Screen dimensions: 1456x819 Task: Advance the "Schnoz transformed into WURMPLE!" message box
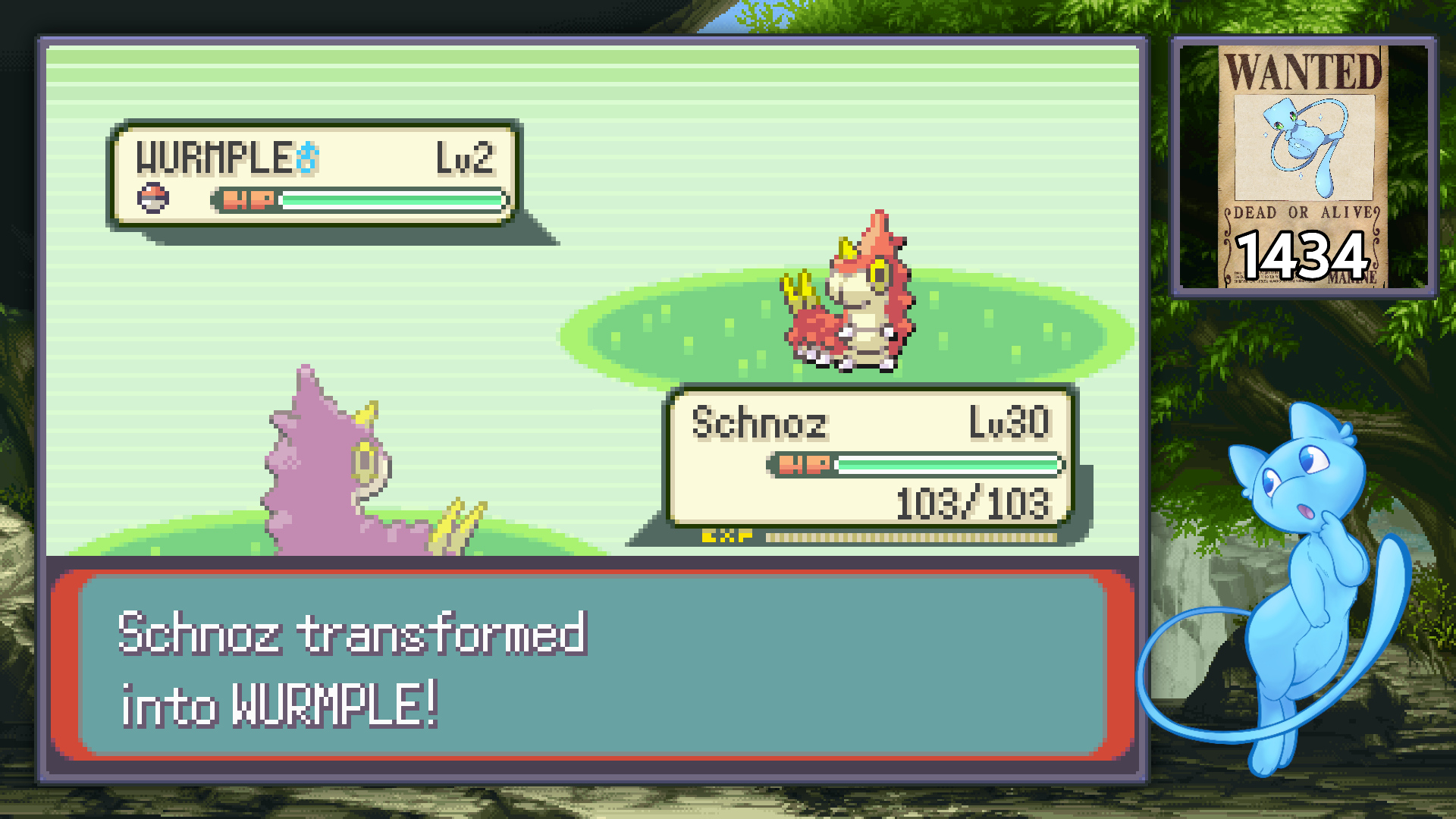pos(592,666)
